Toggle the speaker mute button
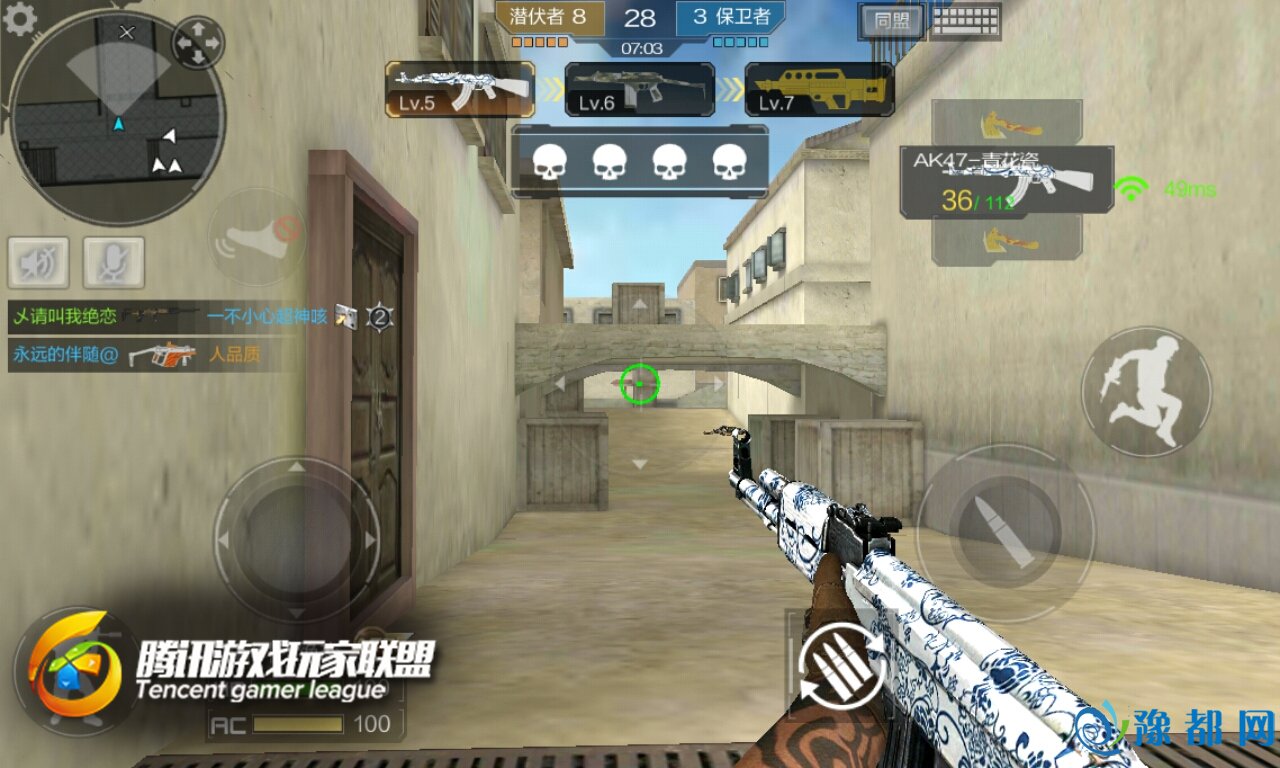The image size is (1280, 768). click(x=38, y=262)
